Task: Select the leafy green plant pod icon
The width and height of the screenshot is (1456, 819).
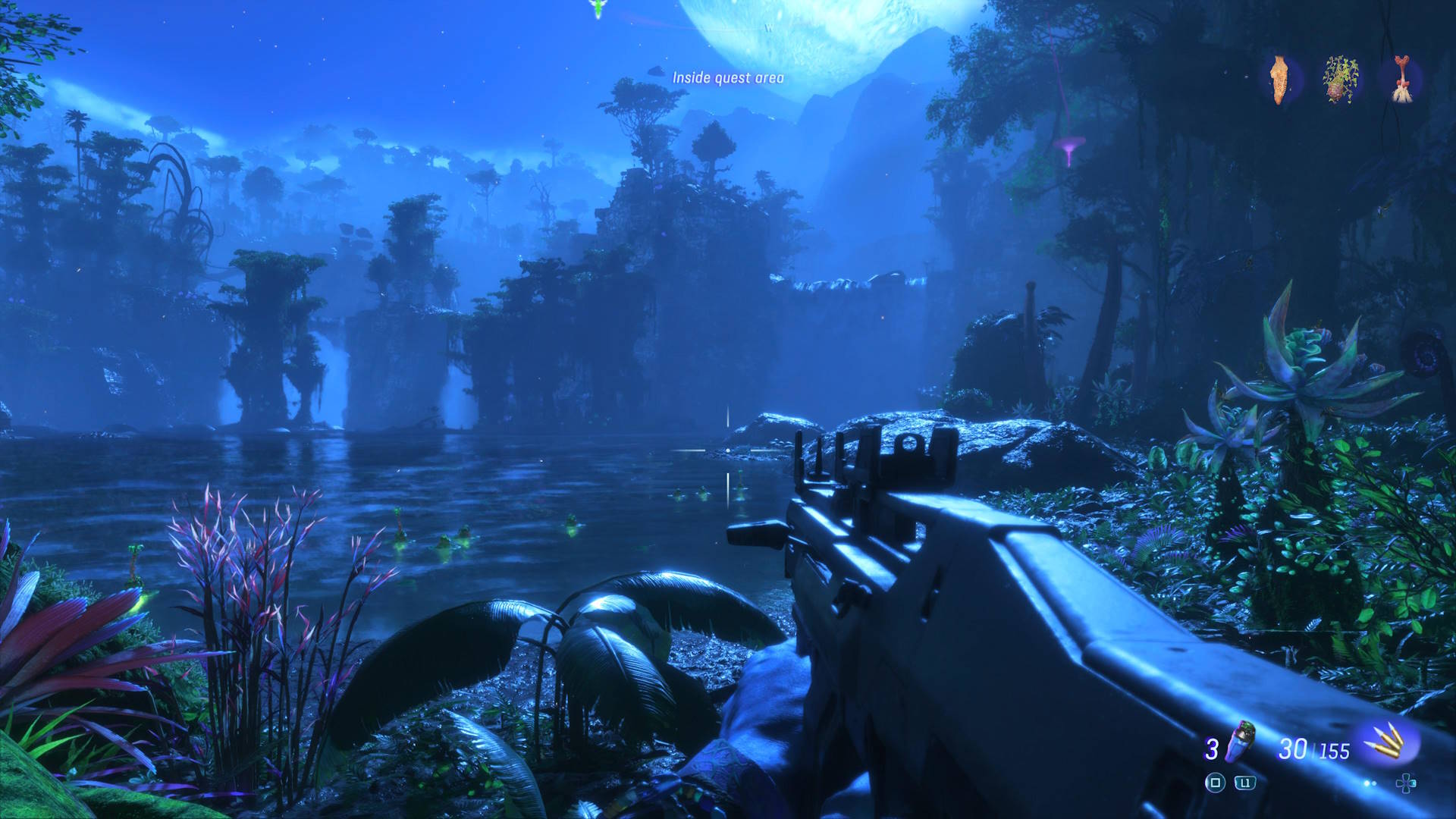Action: 1341,79
